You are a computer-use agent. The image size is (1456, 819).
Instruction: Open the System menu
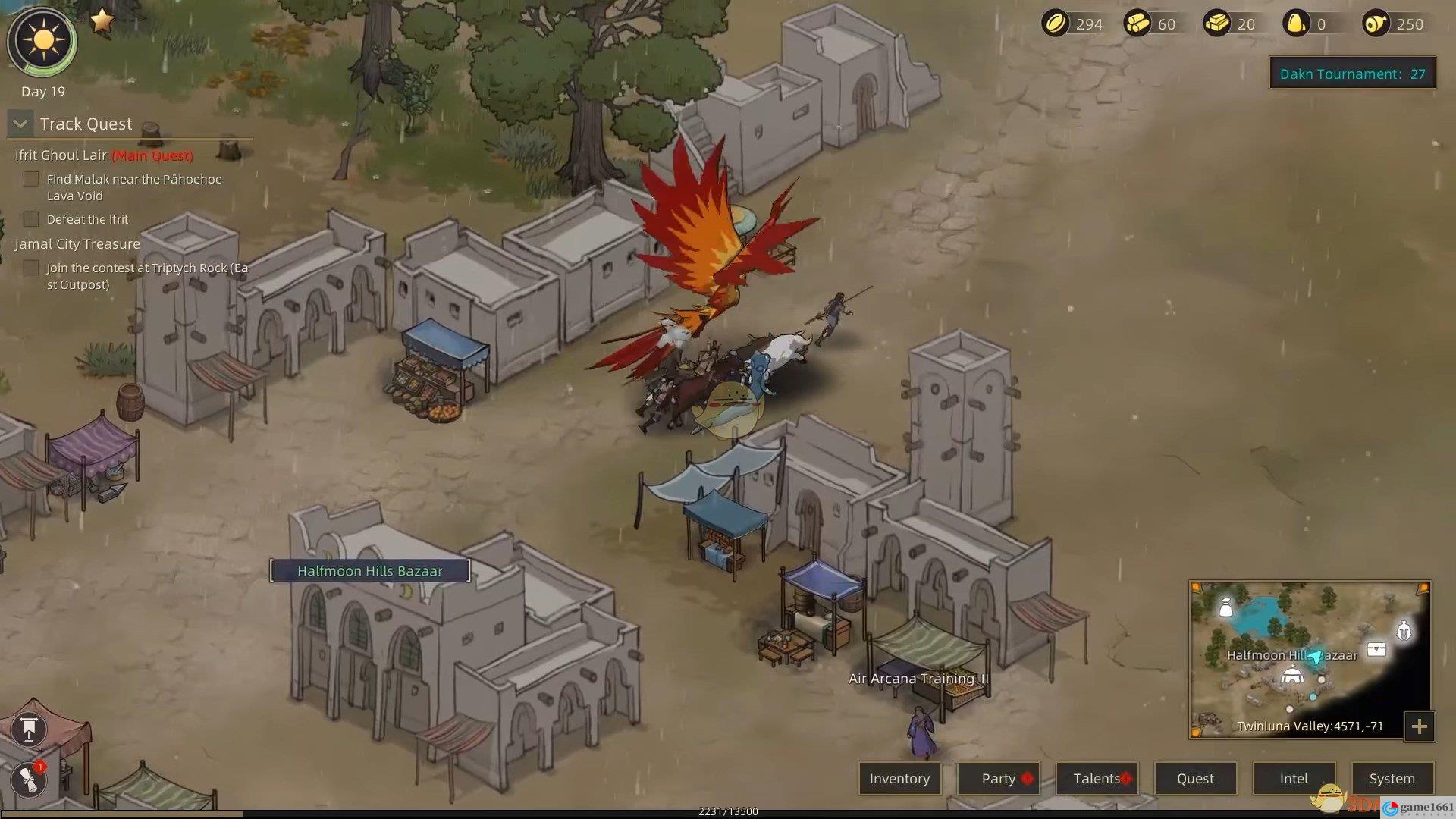(x=1392, y=778)
